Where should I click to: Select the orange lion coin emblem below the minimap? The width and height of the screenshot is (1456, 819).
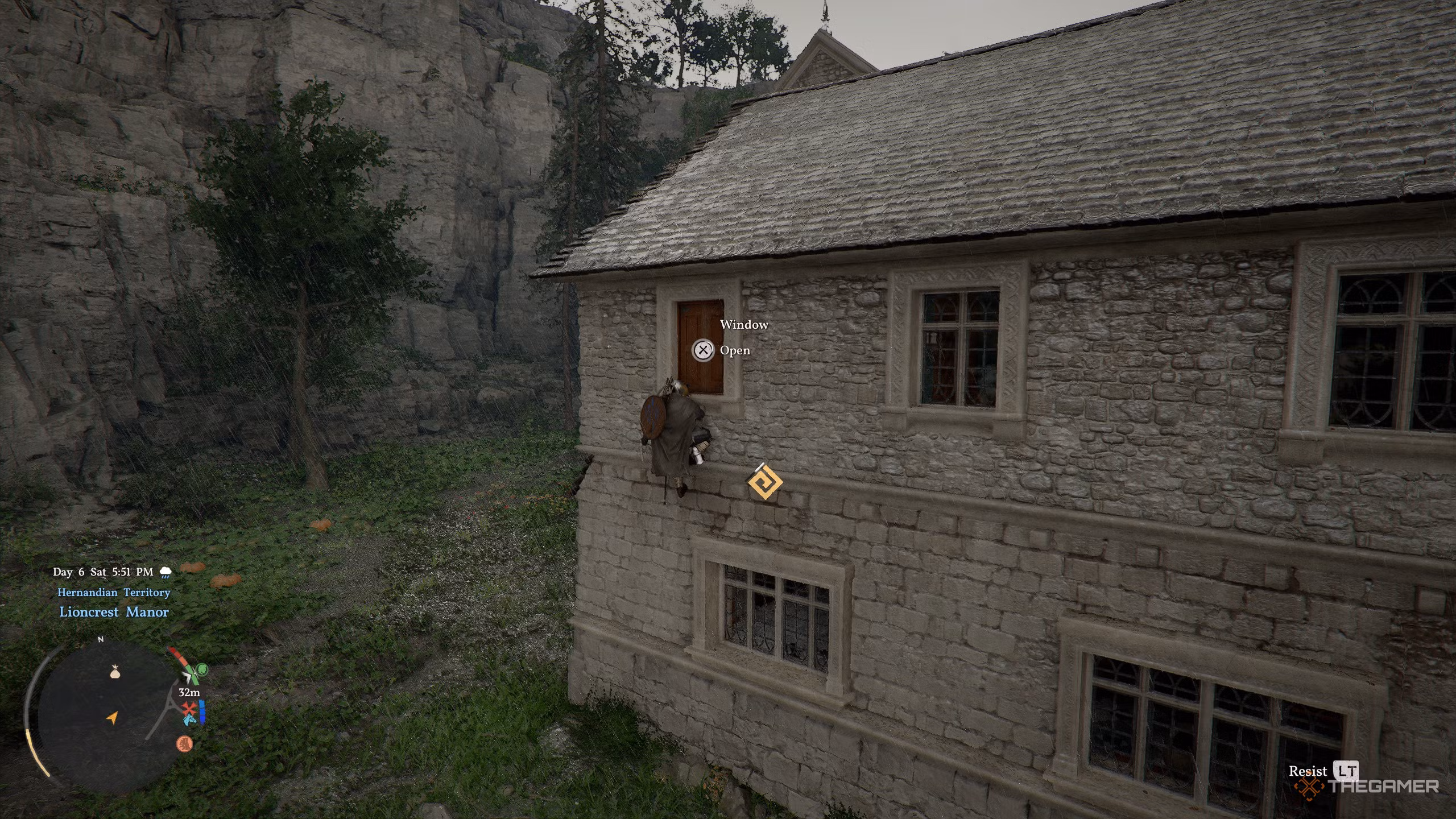[185, 744]
